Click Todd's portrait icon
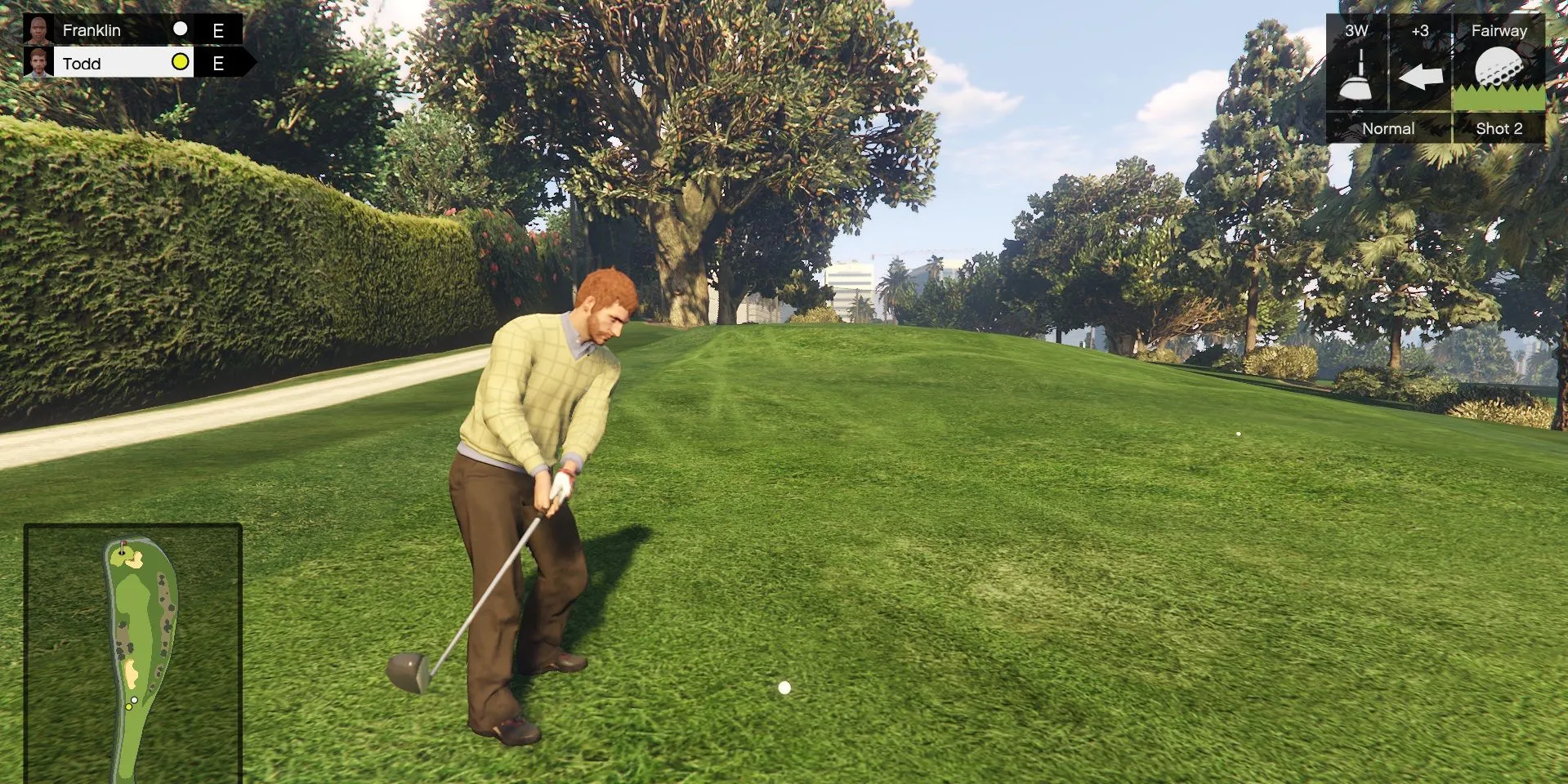 38,63
